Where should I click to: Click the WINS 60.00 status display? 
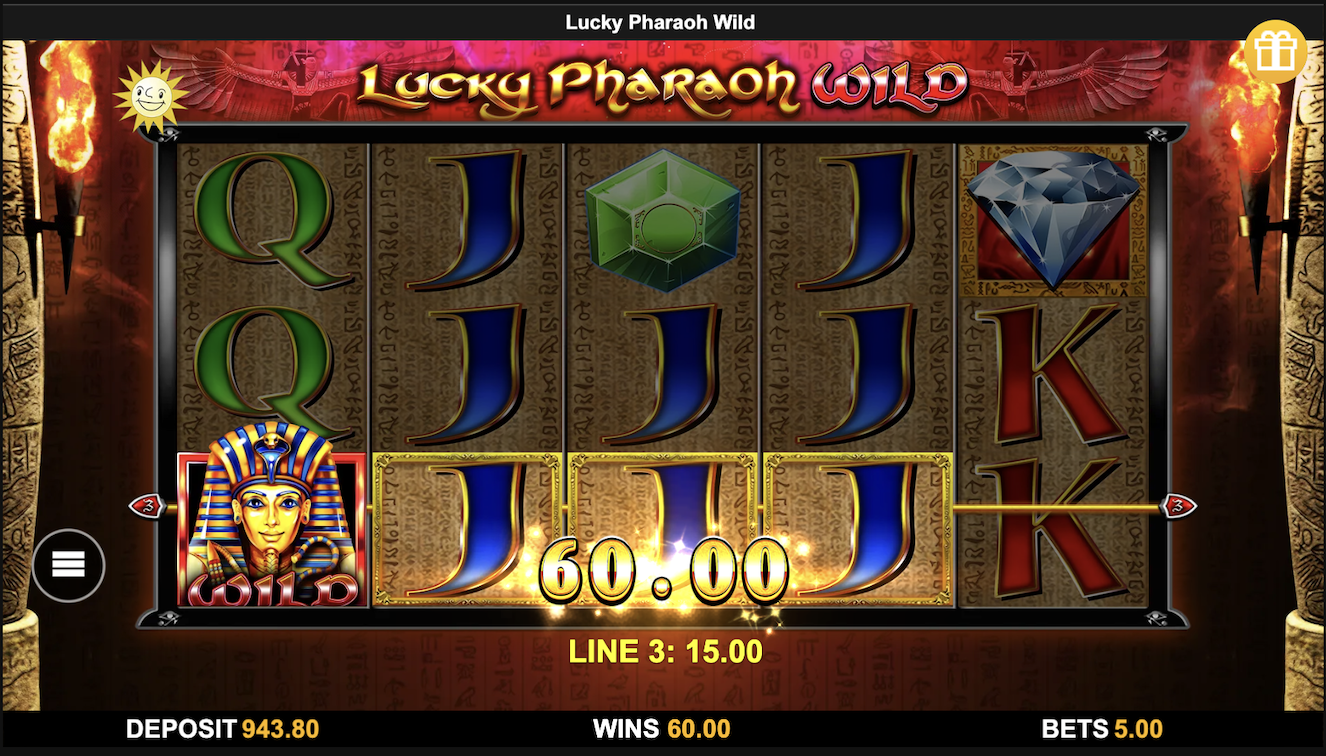[663, 729]
